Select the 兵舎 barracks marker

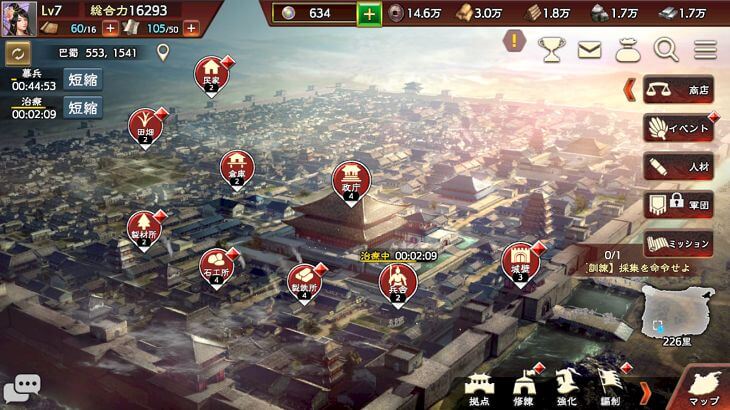pos(397,282)
